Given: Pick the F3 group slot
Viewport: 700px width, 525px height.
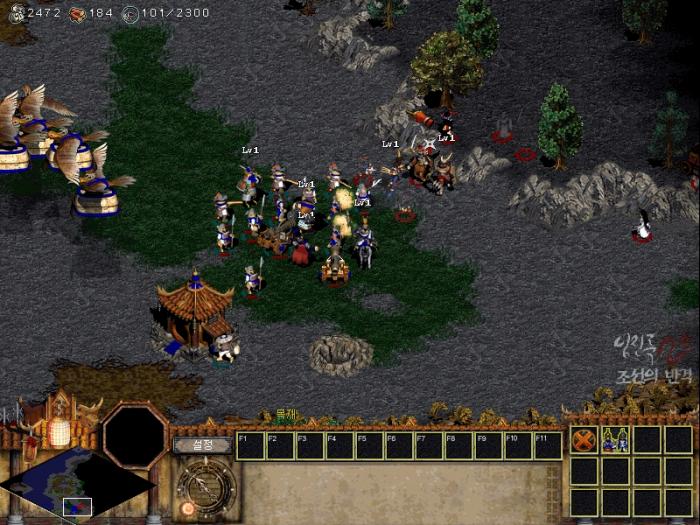Looking at the screenshot, I should 311,446.
